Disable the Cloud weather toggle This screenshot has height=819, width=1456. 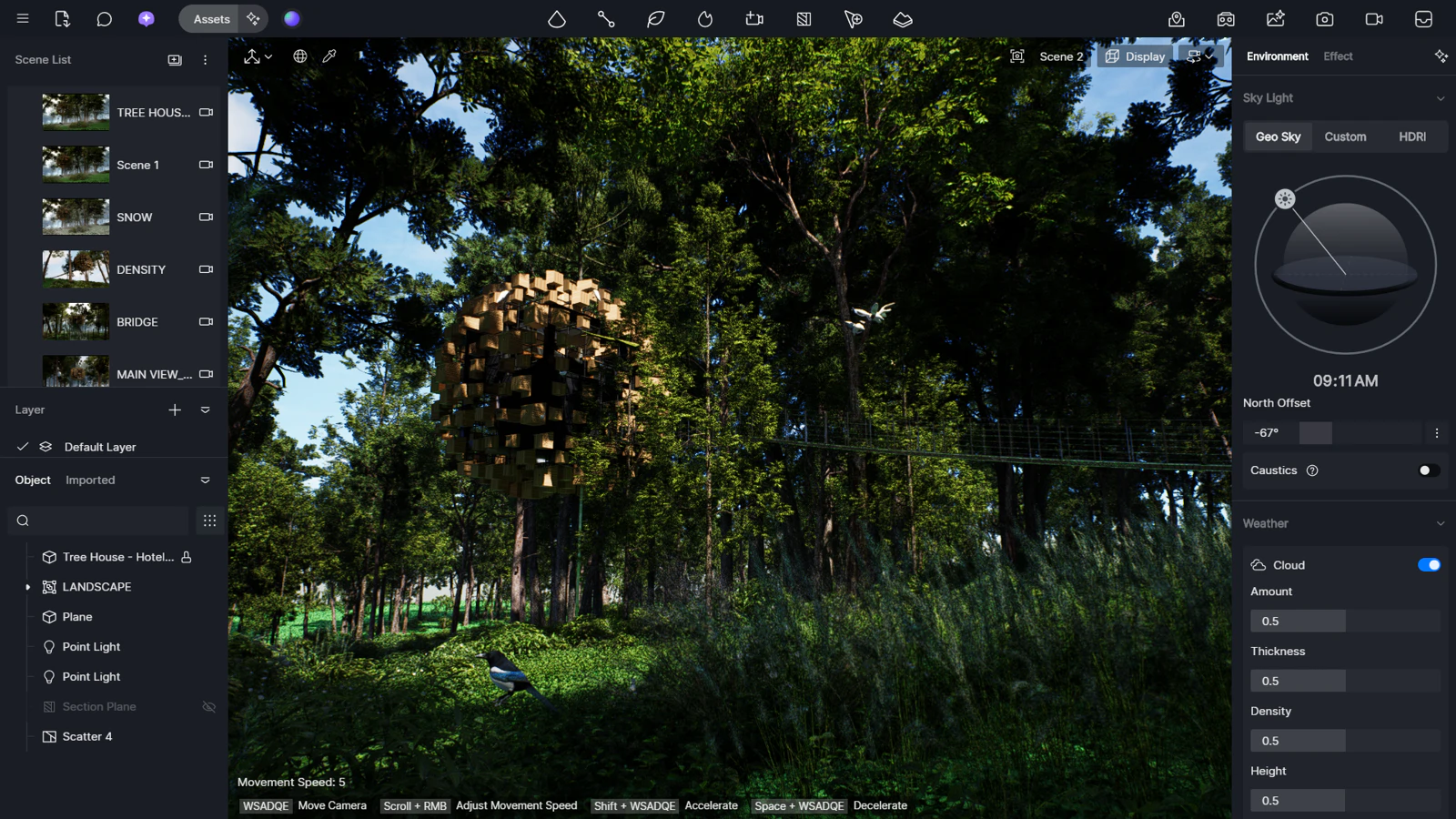pyautogui.click(x=1429, y=564)
